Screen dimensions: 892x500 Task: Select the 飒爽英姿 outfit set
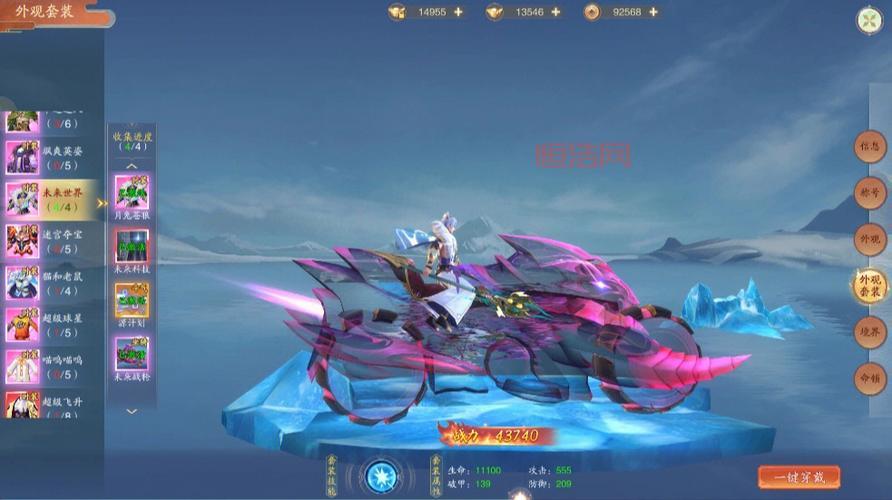click(50, 157)
